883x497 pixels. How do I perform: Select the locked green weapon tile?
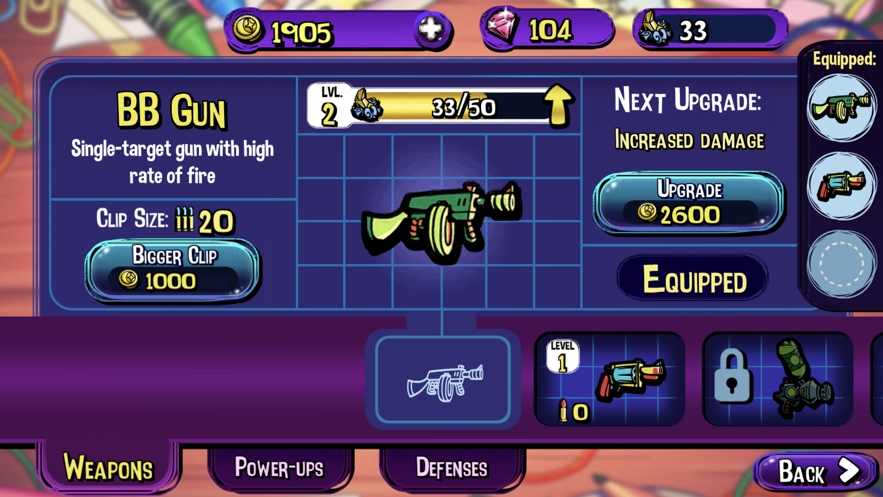tap(777, 380)
